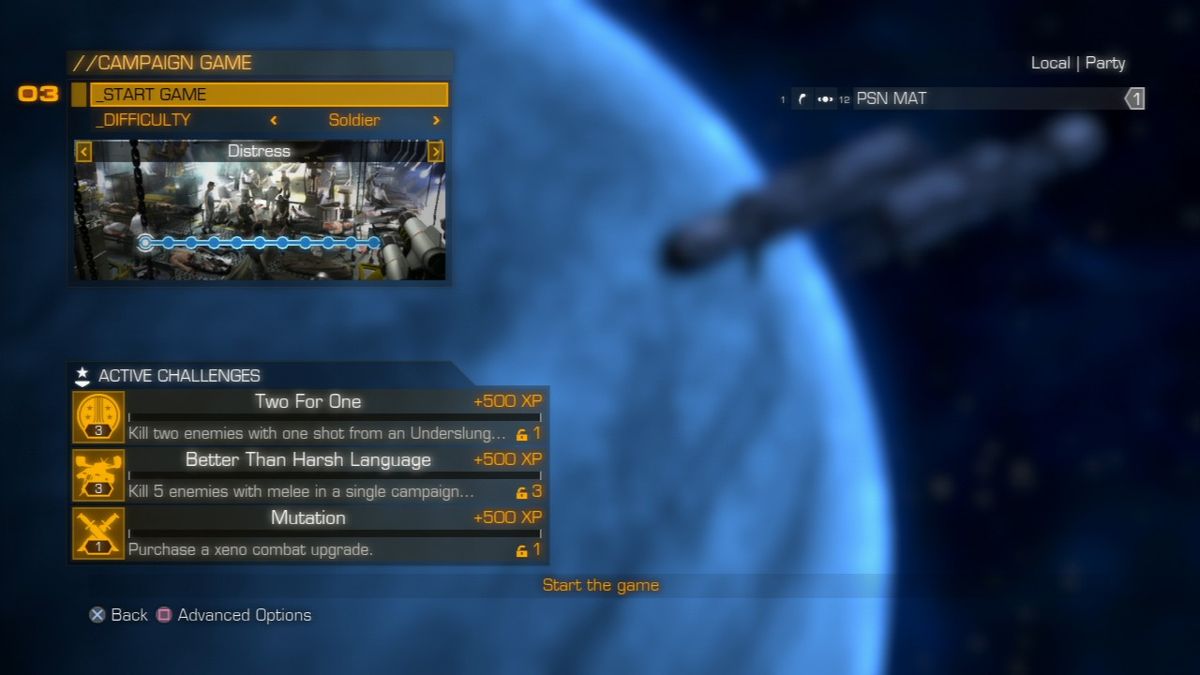This screenshot has width=1200, height=675.
Task: Switch to the Local lobby tab
Action: click(x=1050, y=63)
